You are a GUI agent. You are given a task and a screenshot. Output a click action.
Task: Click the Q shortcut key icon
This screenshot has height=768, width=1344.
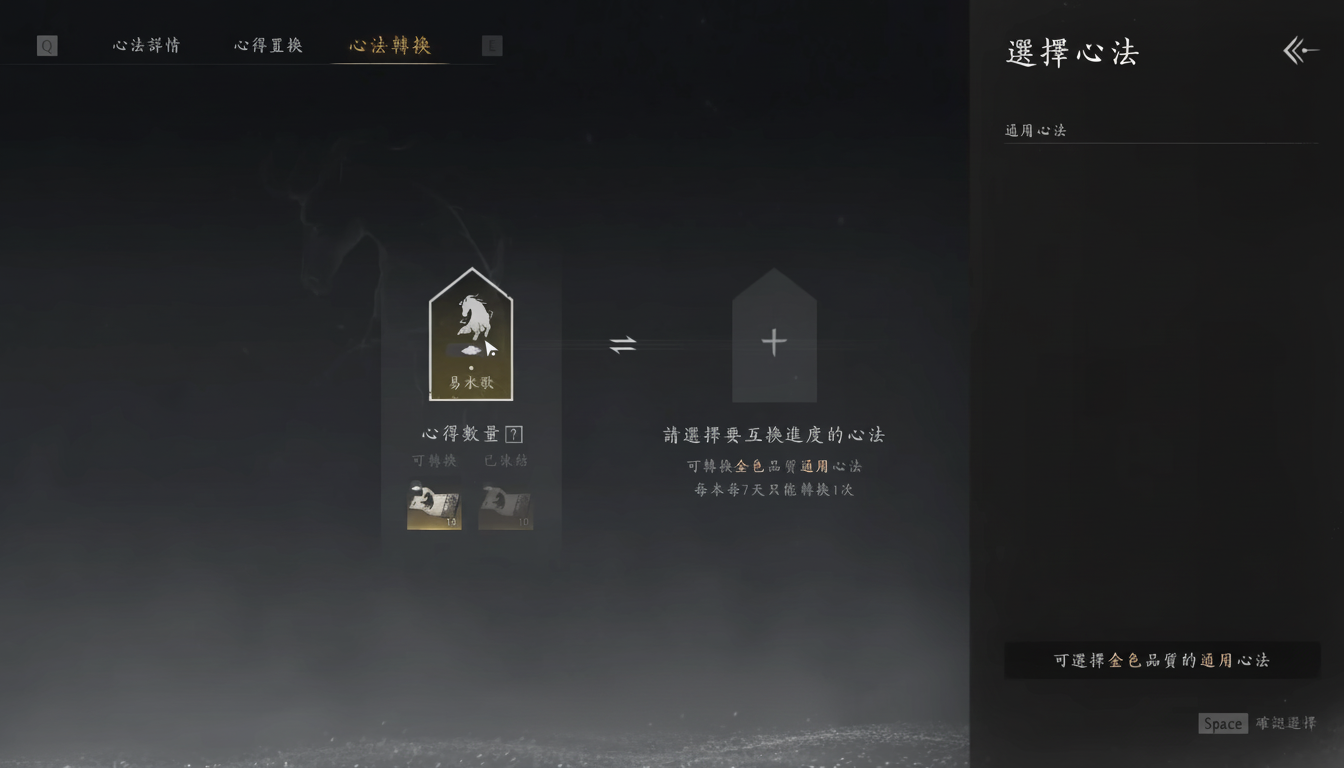click(x=46, y=45)
